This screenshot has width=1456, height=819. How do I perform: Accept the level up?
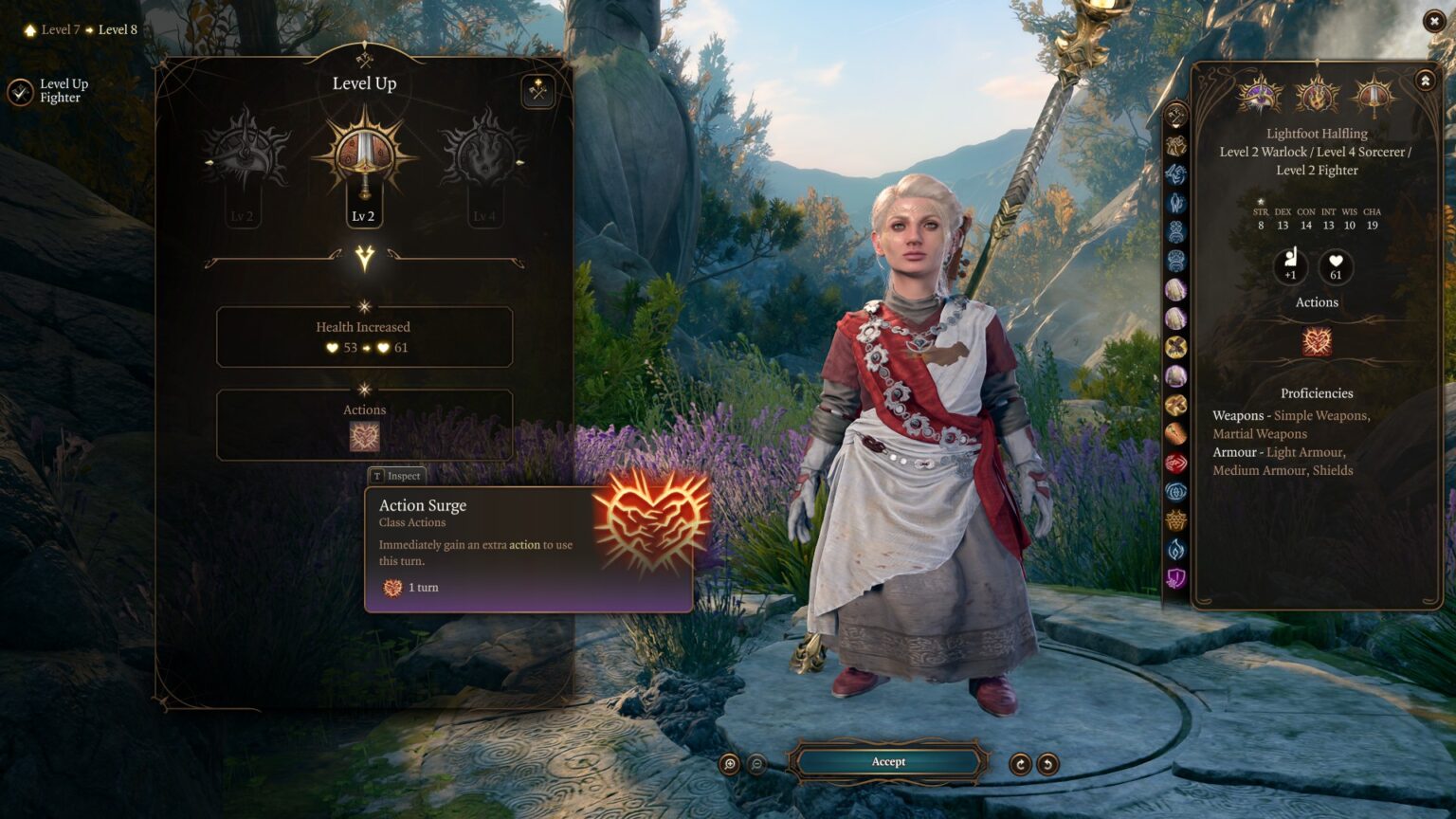[888, 762]
